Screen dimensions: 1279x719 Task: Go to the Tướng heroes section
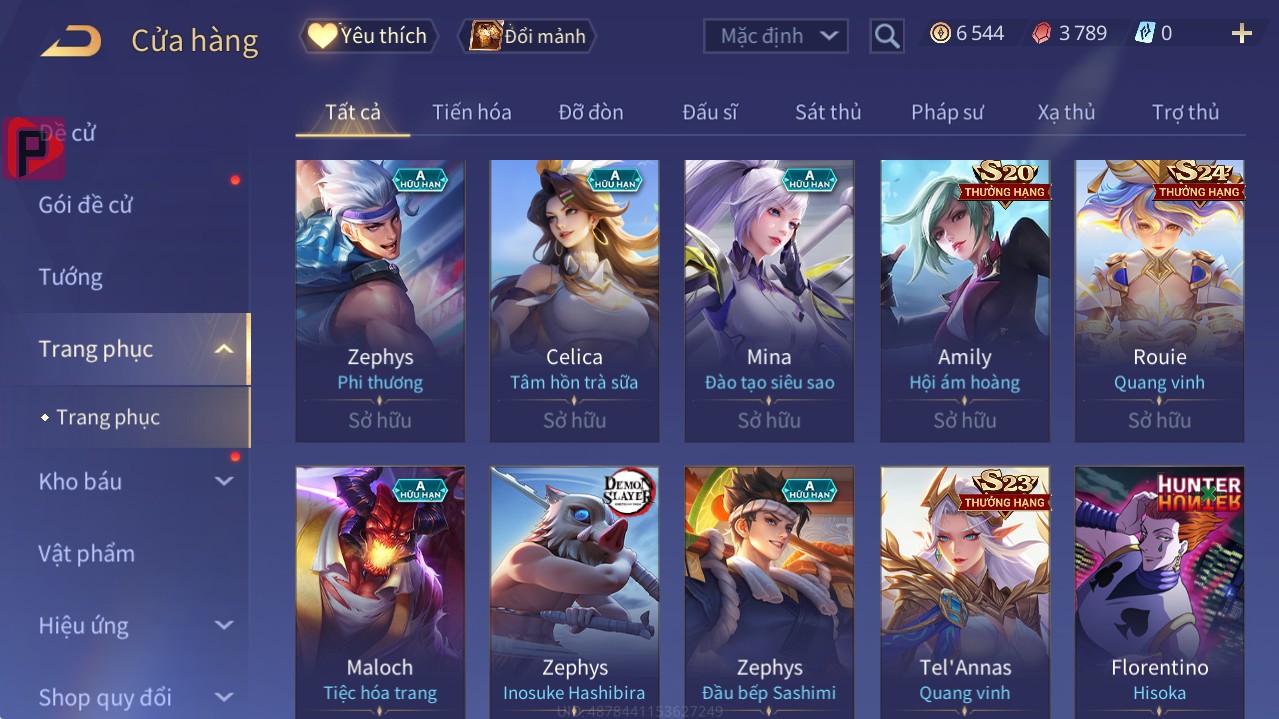[x=70, y=277]
